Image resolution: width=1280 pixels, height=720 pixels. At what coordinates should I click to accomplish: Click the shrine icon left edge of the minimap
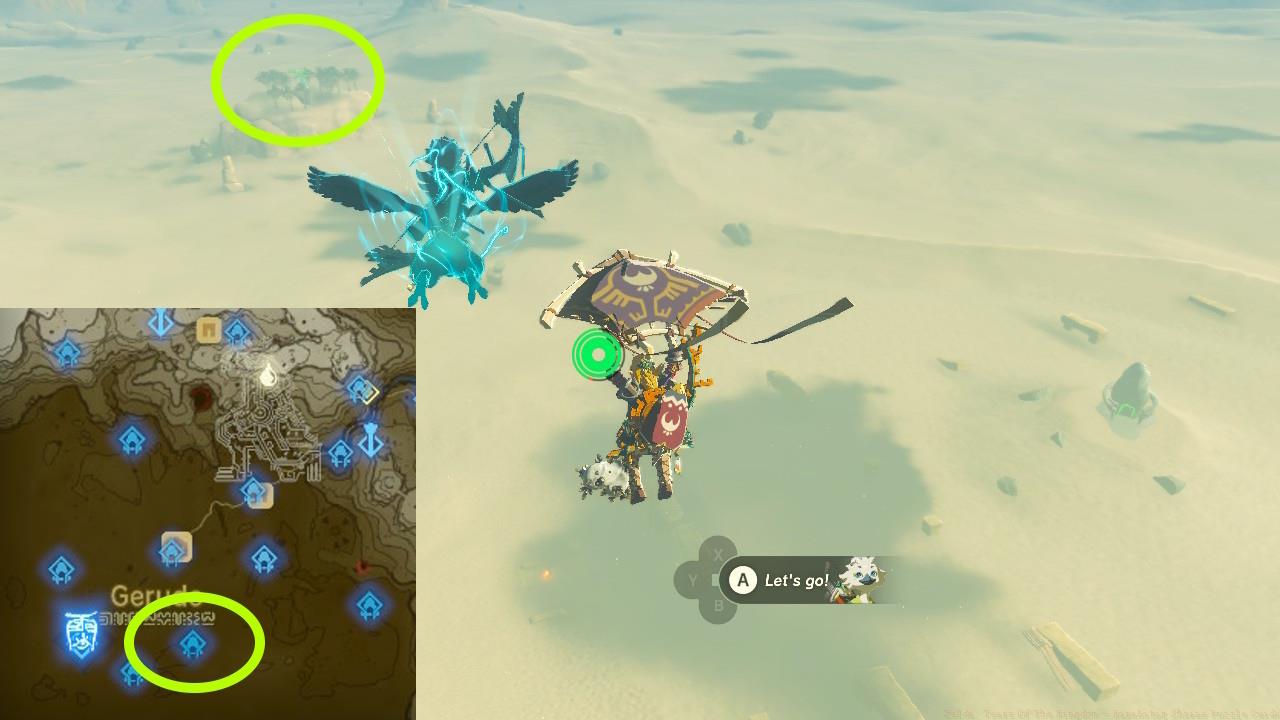coord(58,568)
